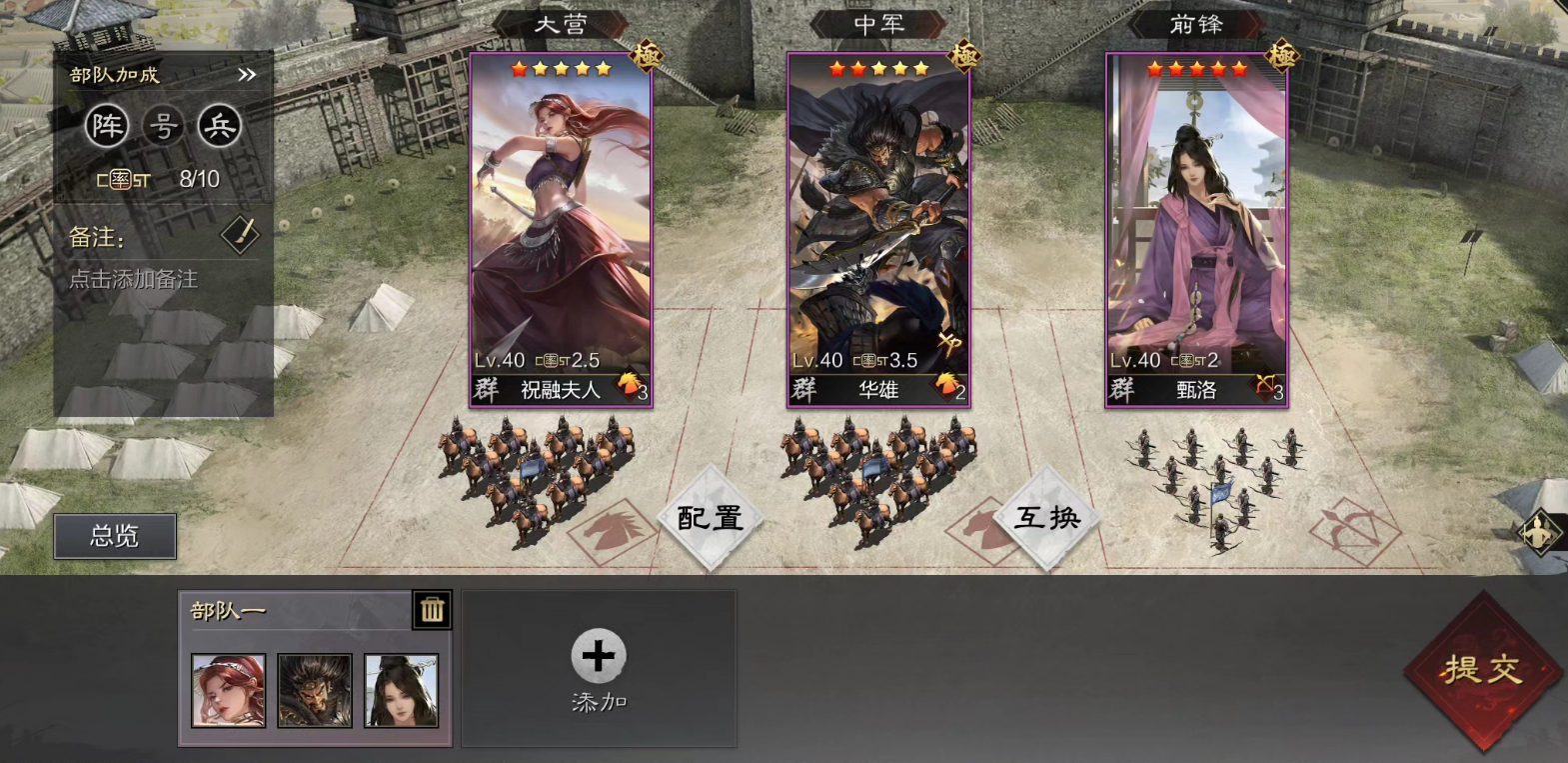Click the 配置 diamond button
Viewport: 1568px width, 763px height.
711,517
